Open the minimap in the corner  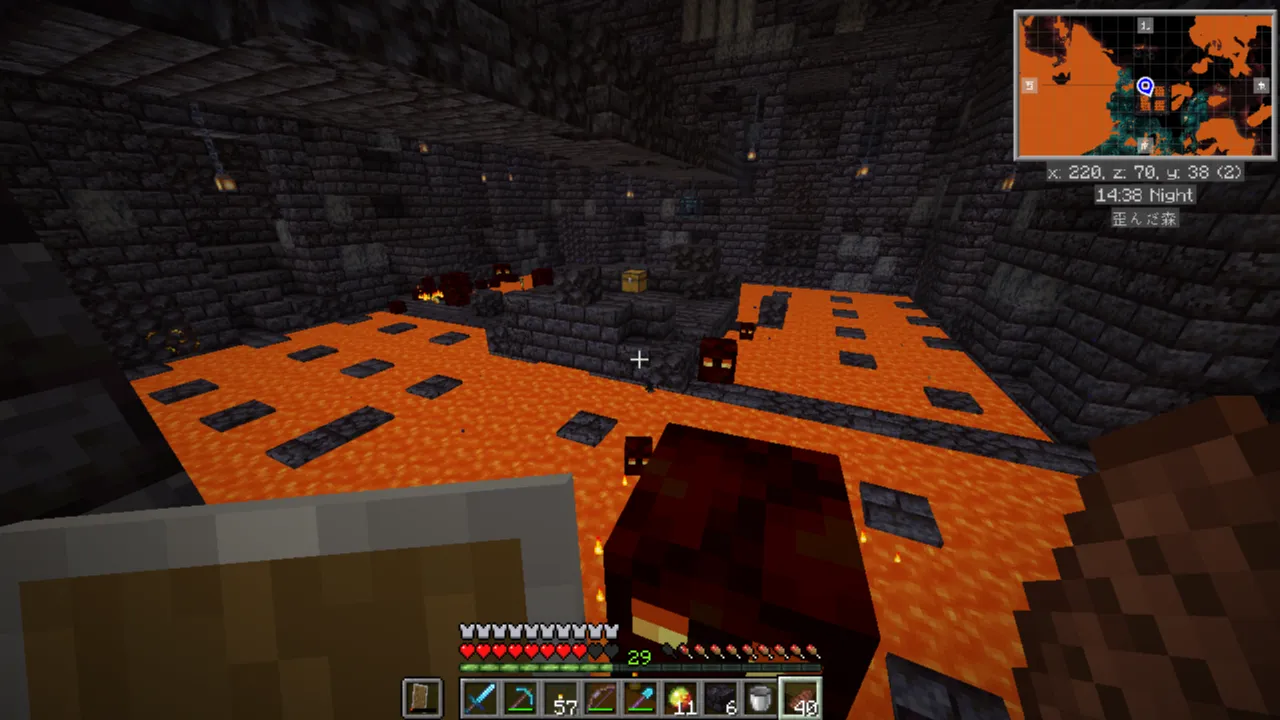1144,85
